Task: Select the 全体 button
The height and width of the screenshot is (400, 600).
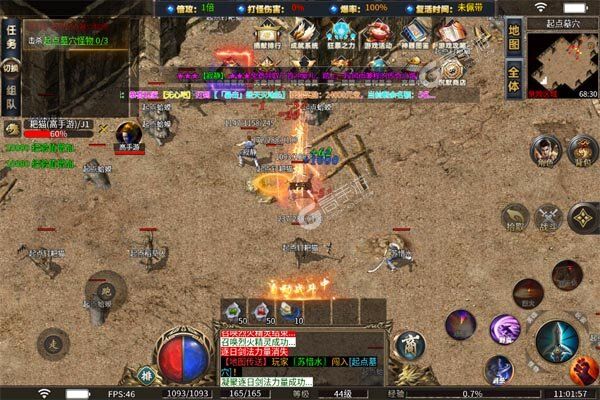Action: pos(514,80)
